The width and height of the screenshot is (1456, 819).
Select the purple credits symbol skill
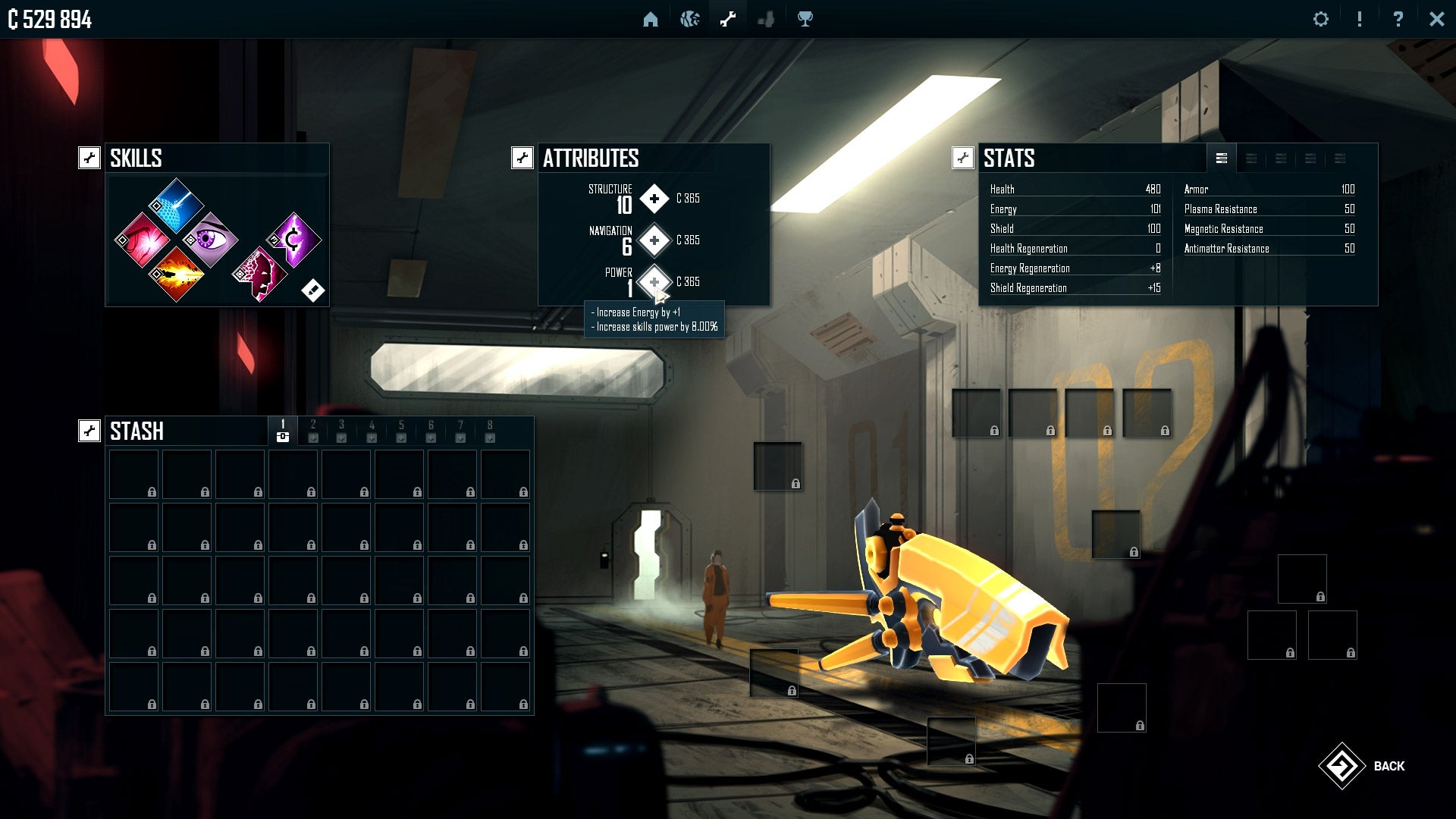point(293,240)
